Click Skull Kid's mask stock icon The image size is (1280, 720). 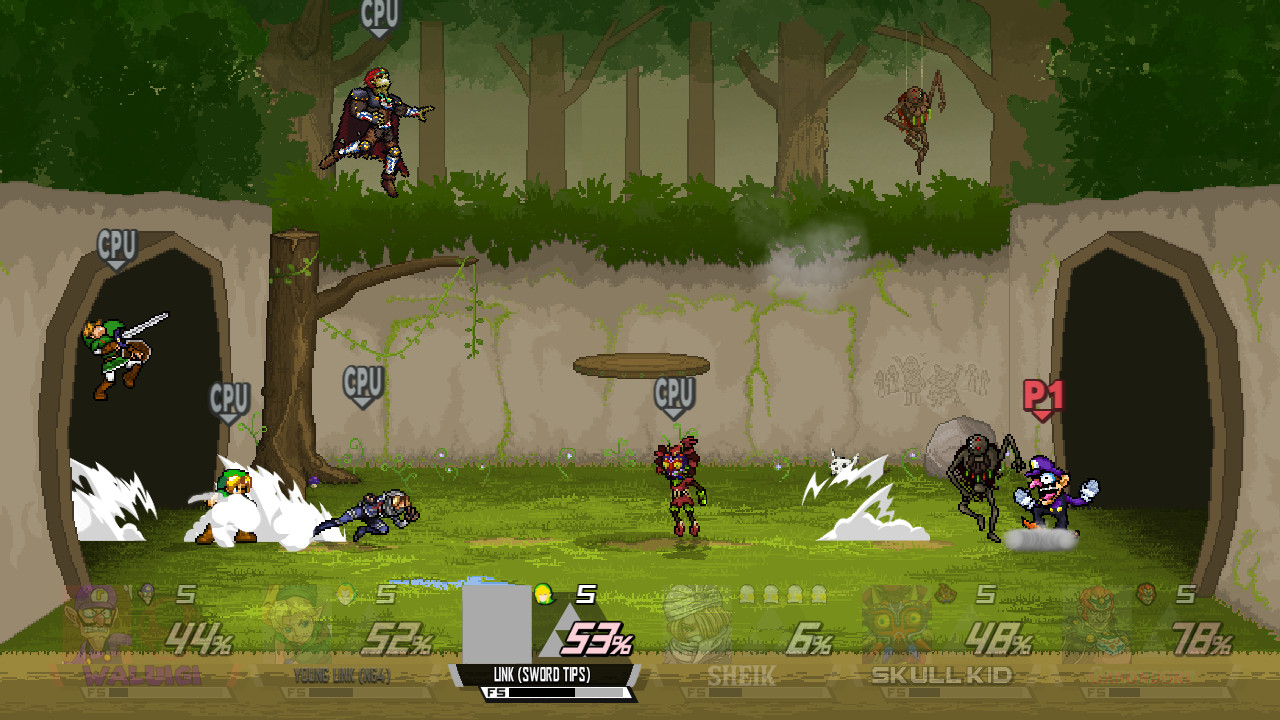(946, 592)
